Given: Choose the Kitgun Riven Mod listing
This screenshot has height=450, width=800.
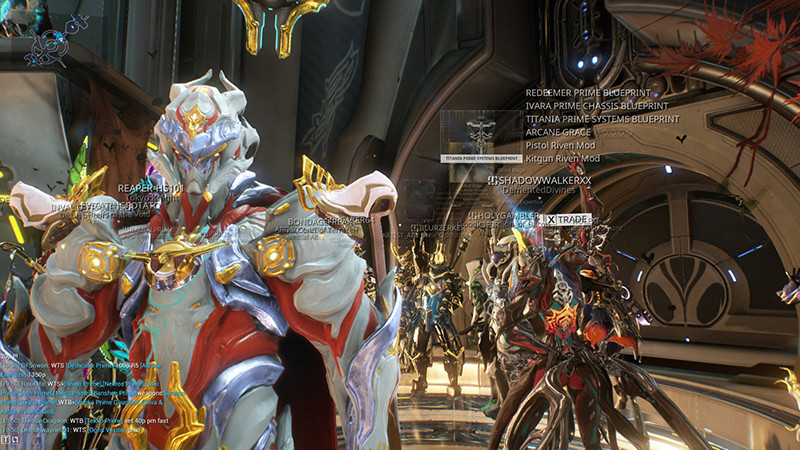Looking at the screenshot, I should coord(563,158).
